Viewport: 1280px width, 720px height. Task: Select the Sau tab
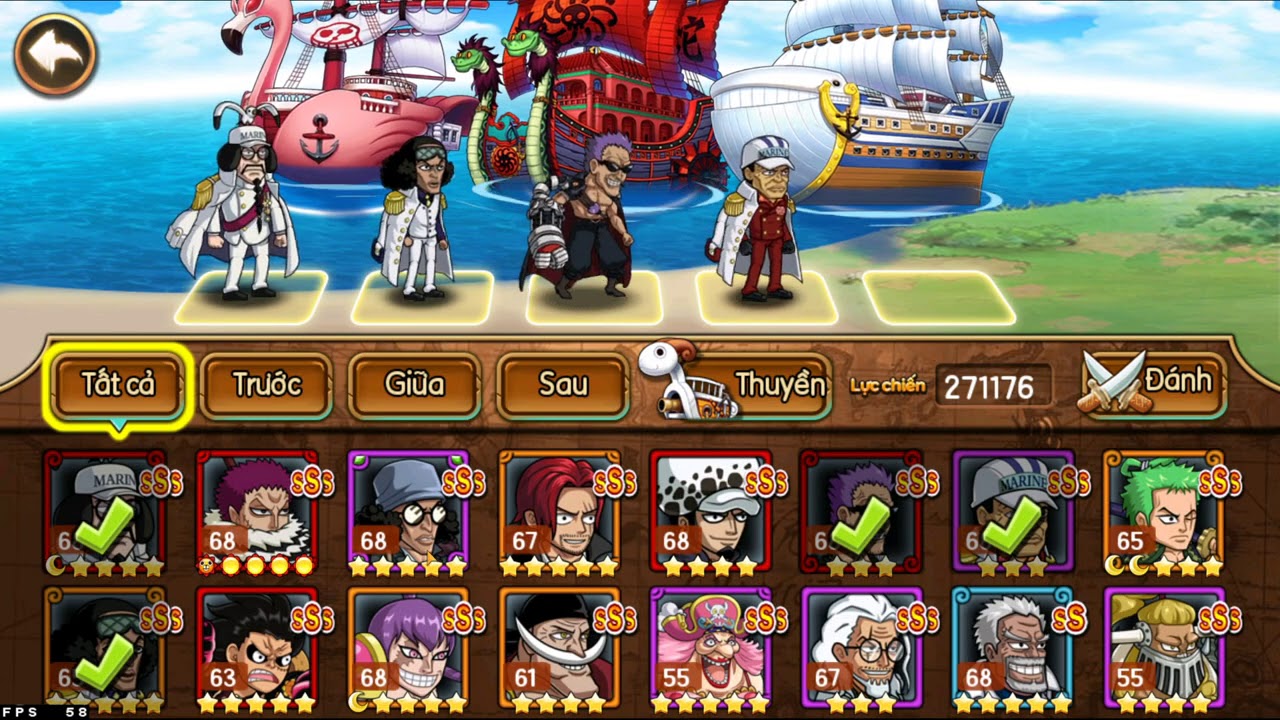[562, 384]
